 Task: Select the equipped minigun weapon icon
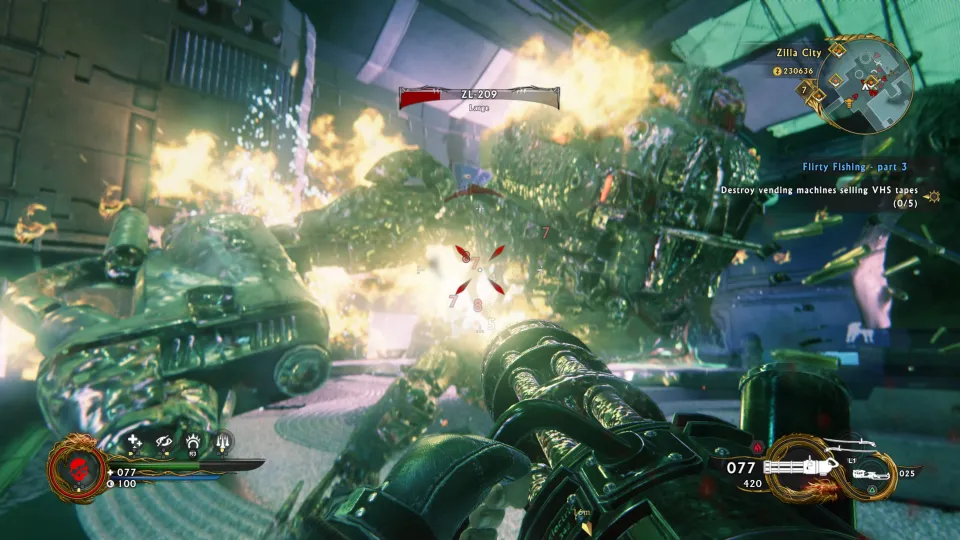click(x=800, y=466)
